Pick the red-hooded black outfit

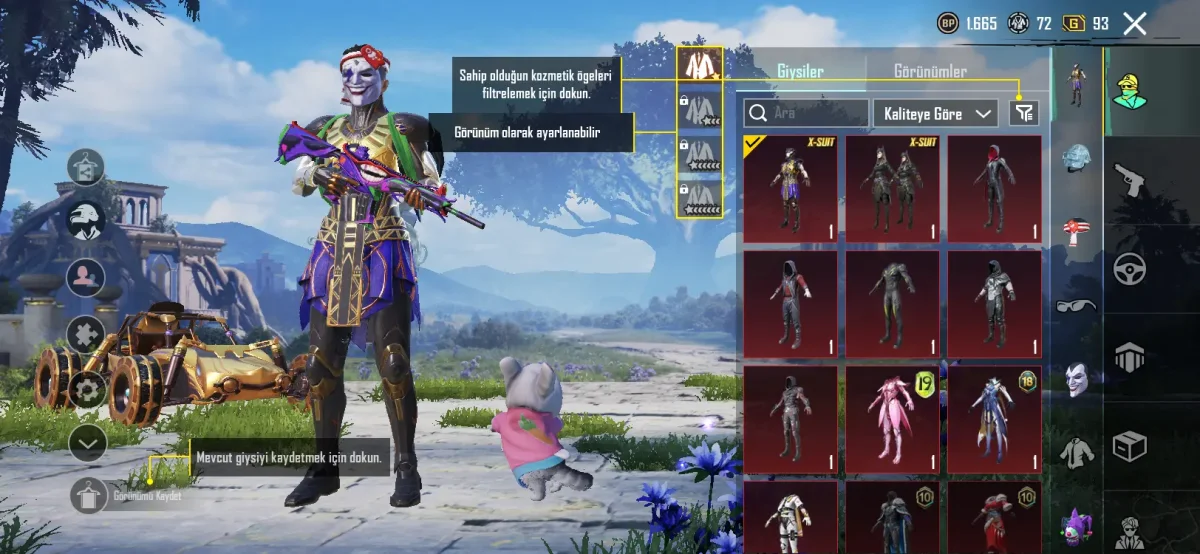pos(994,188)
